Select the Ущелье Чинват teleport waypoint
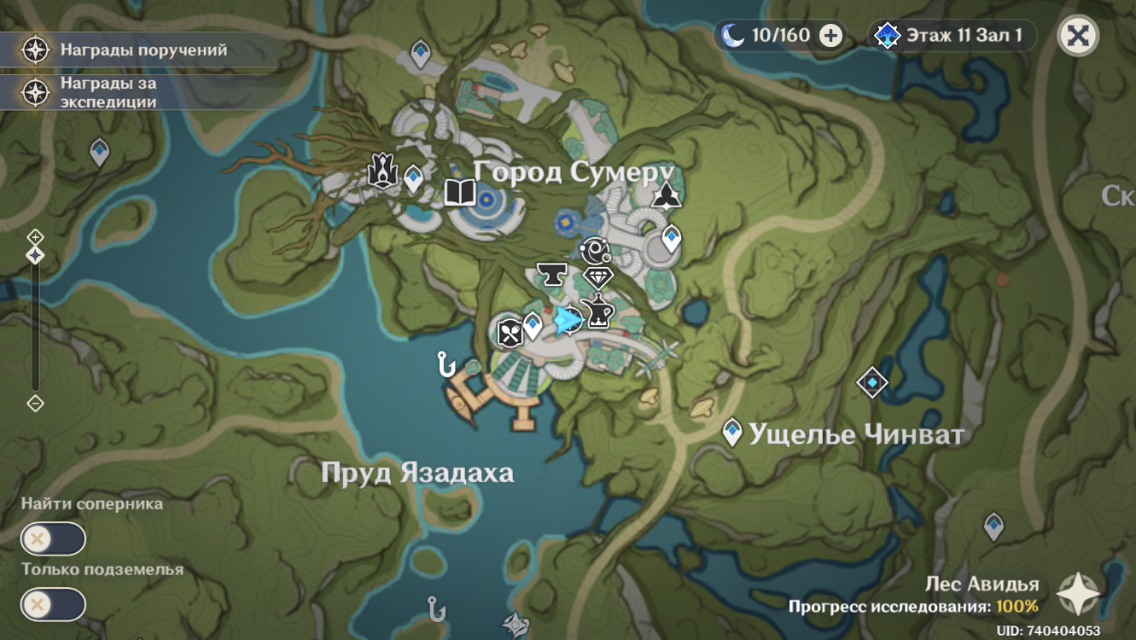 tap(733, 432)
